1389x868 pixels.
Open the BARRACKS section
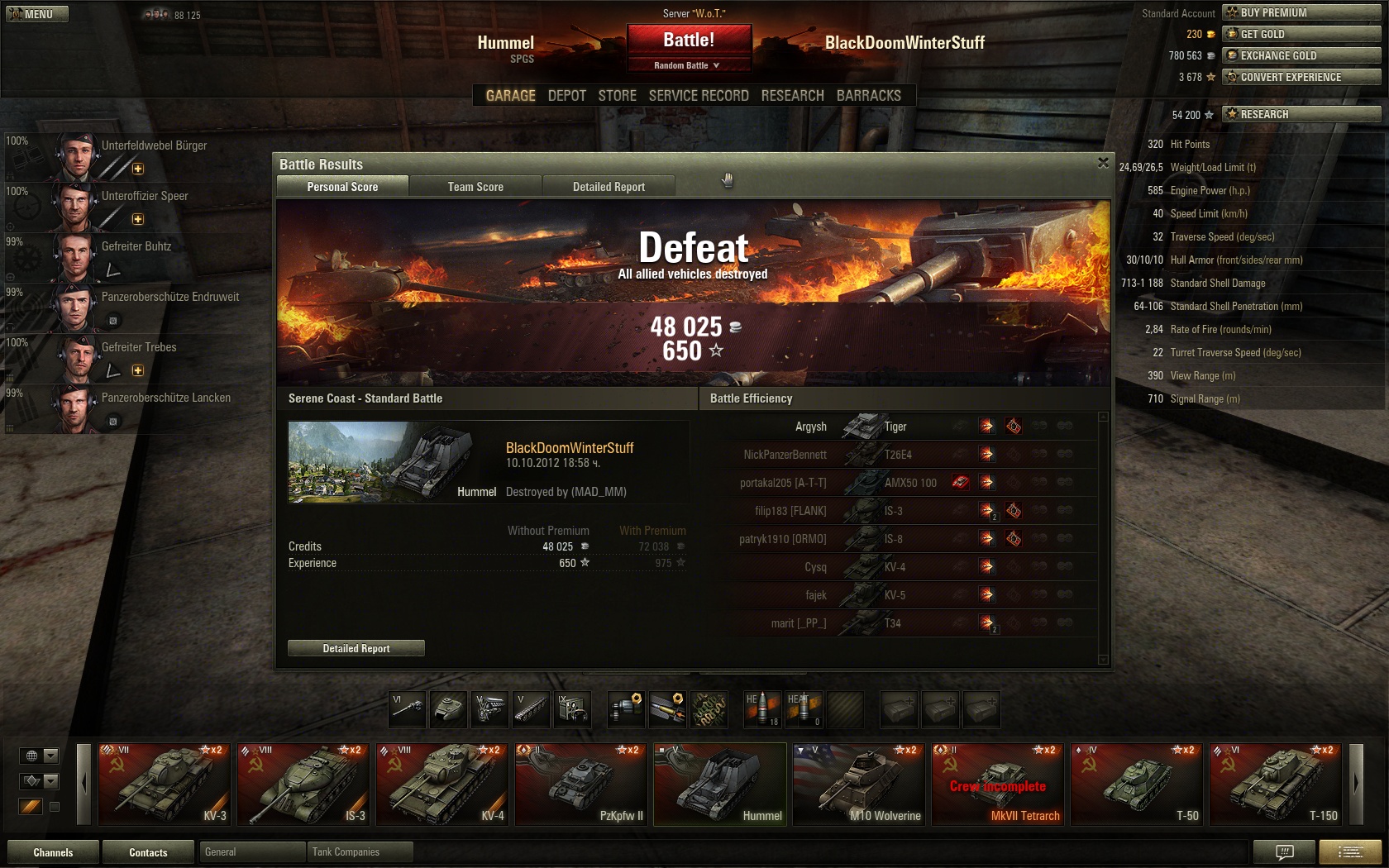[x=869, y=96]
